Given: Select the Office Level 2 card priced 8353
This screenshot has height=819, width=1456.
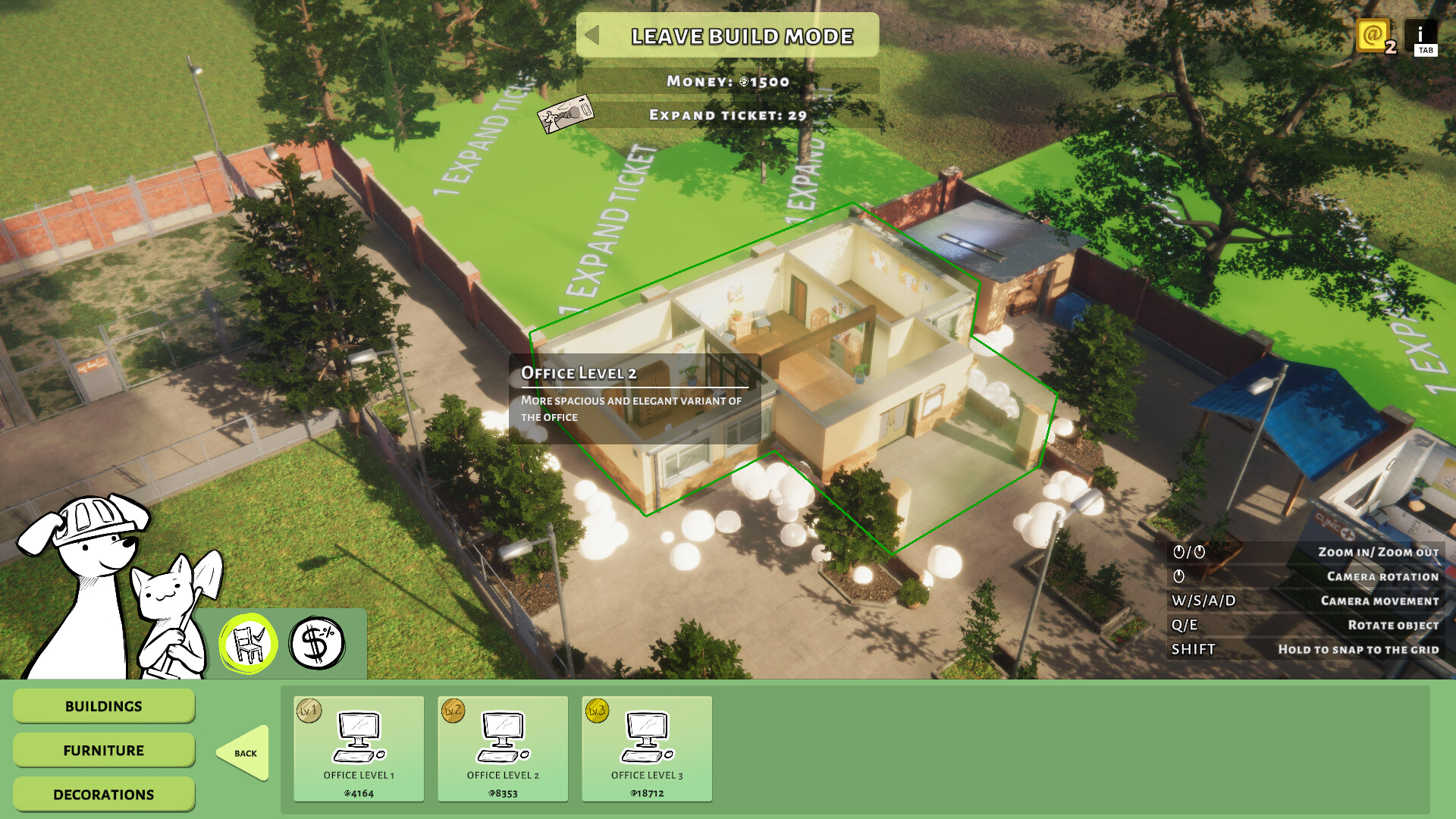Looking at the screenshot, I should coord(503,749).
